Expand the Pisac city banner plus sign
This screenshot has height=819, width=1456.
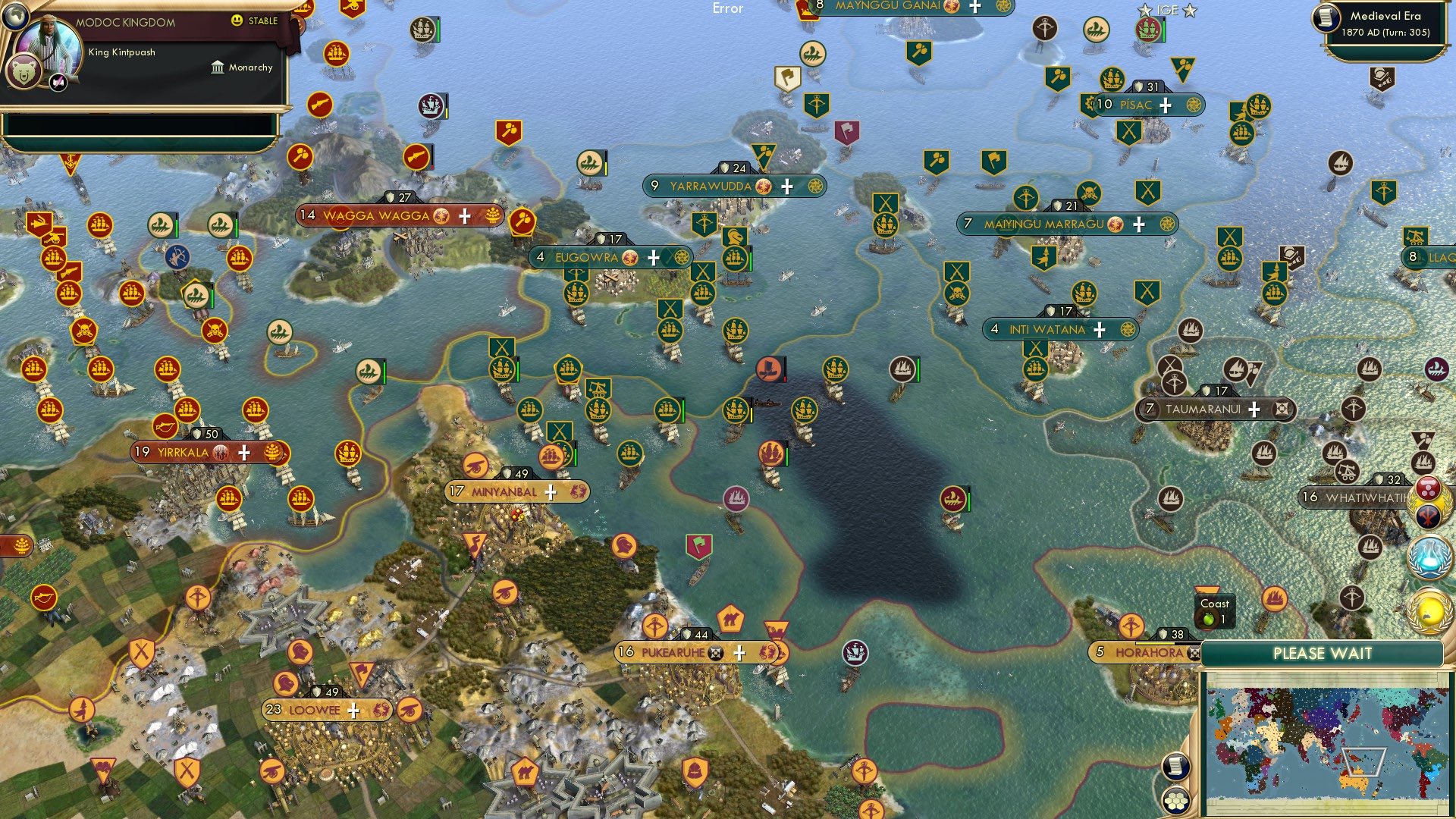1166,105
